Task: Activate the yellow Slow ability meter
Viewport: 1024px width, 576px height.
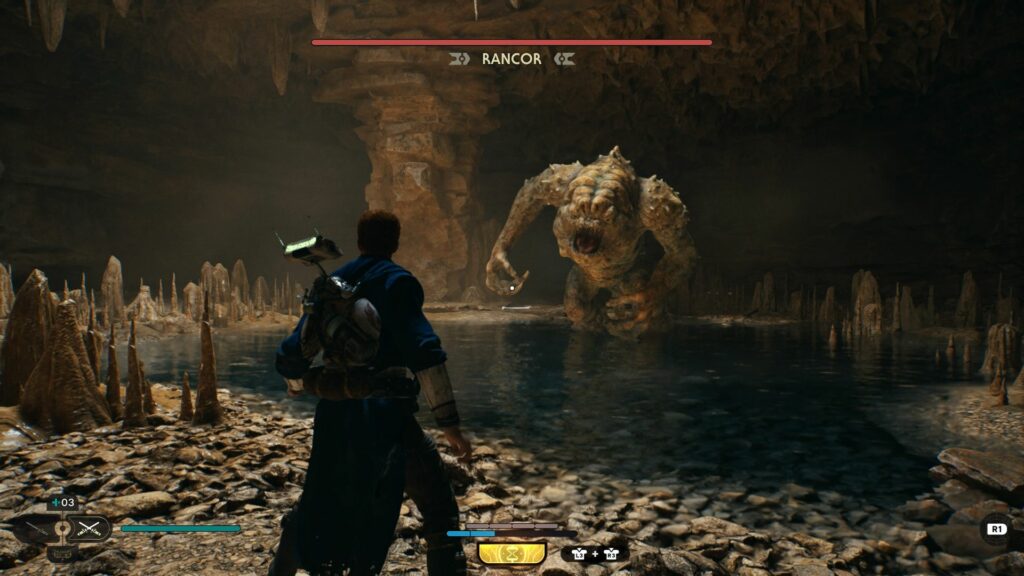Action: click(x=511, y=553)
